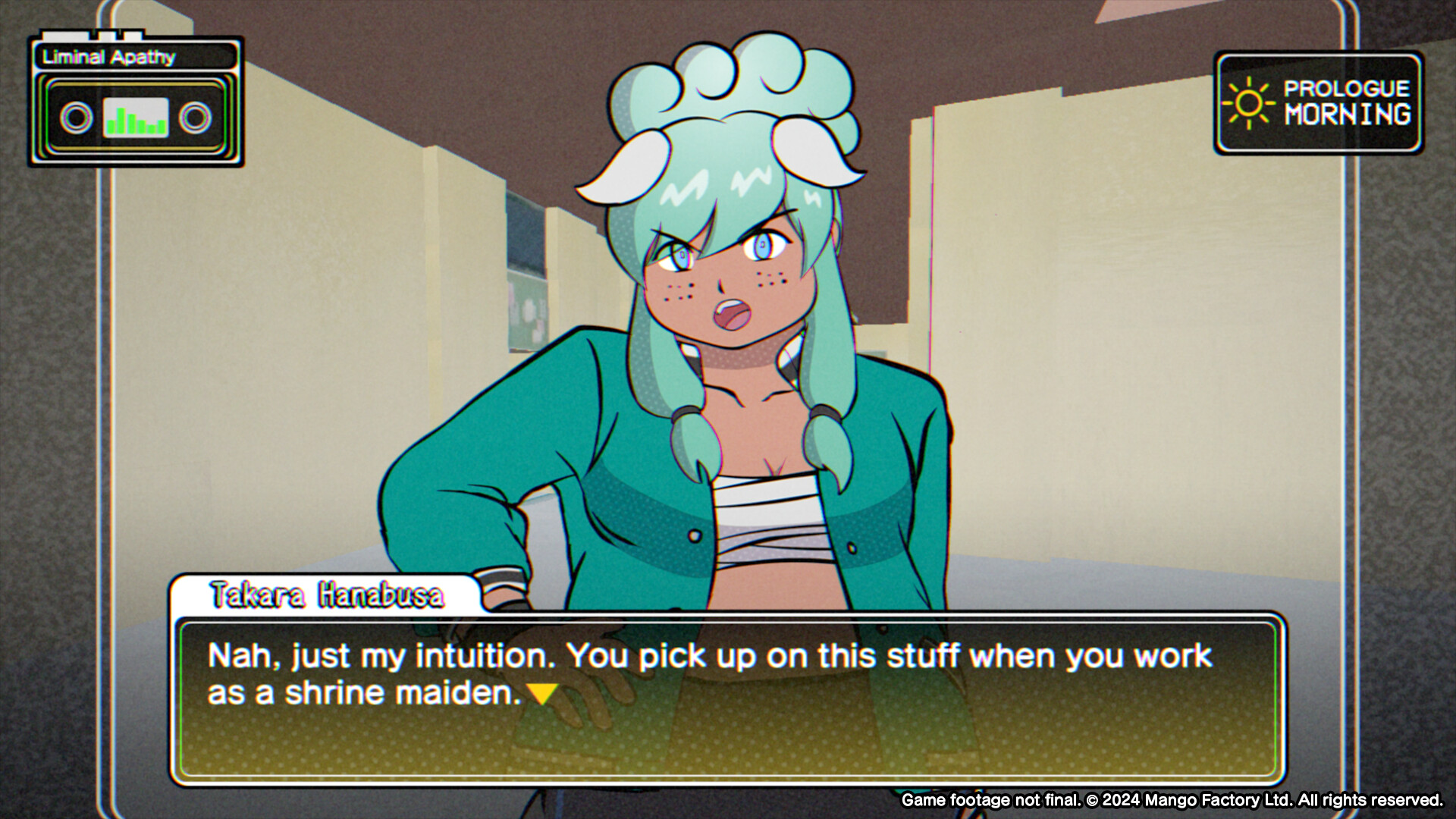The width and height of the screenshot is (1456, 819).
Task: Expand the dialogue history via the advance arrow
Action: coord(544,692)
